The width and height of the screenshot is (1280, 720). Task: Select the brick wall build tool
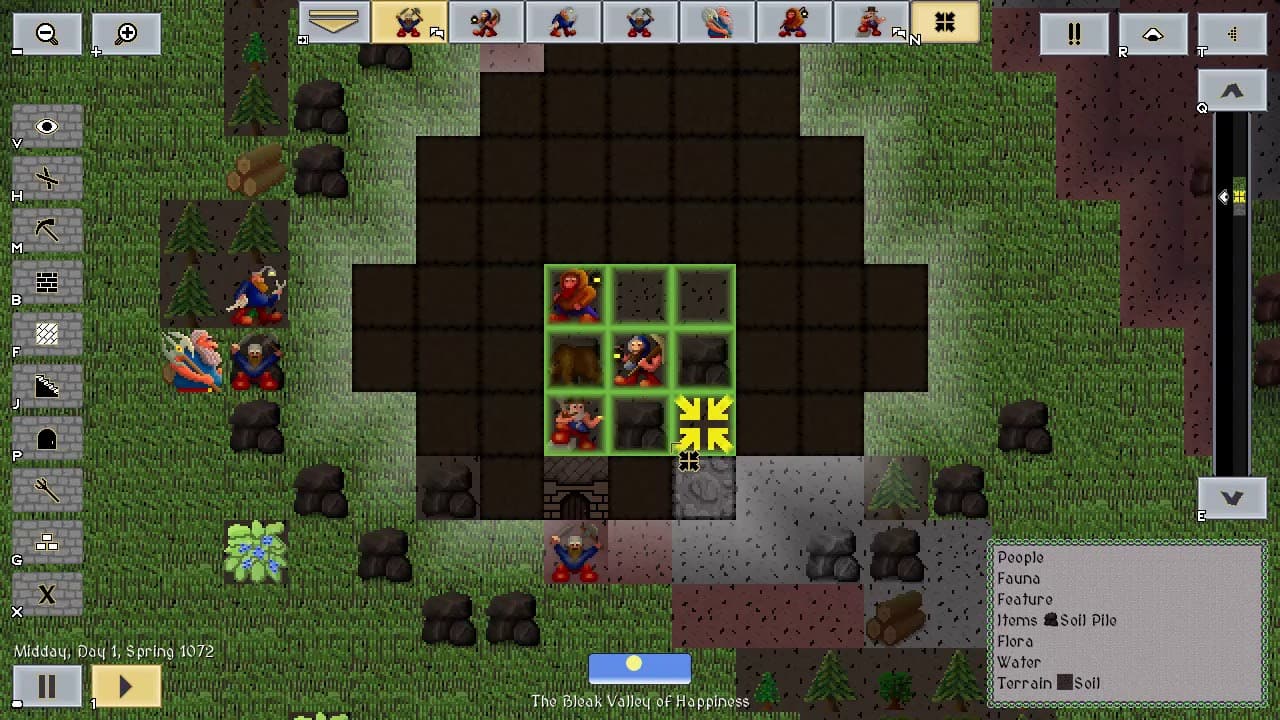point(47,283)
